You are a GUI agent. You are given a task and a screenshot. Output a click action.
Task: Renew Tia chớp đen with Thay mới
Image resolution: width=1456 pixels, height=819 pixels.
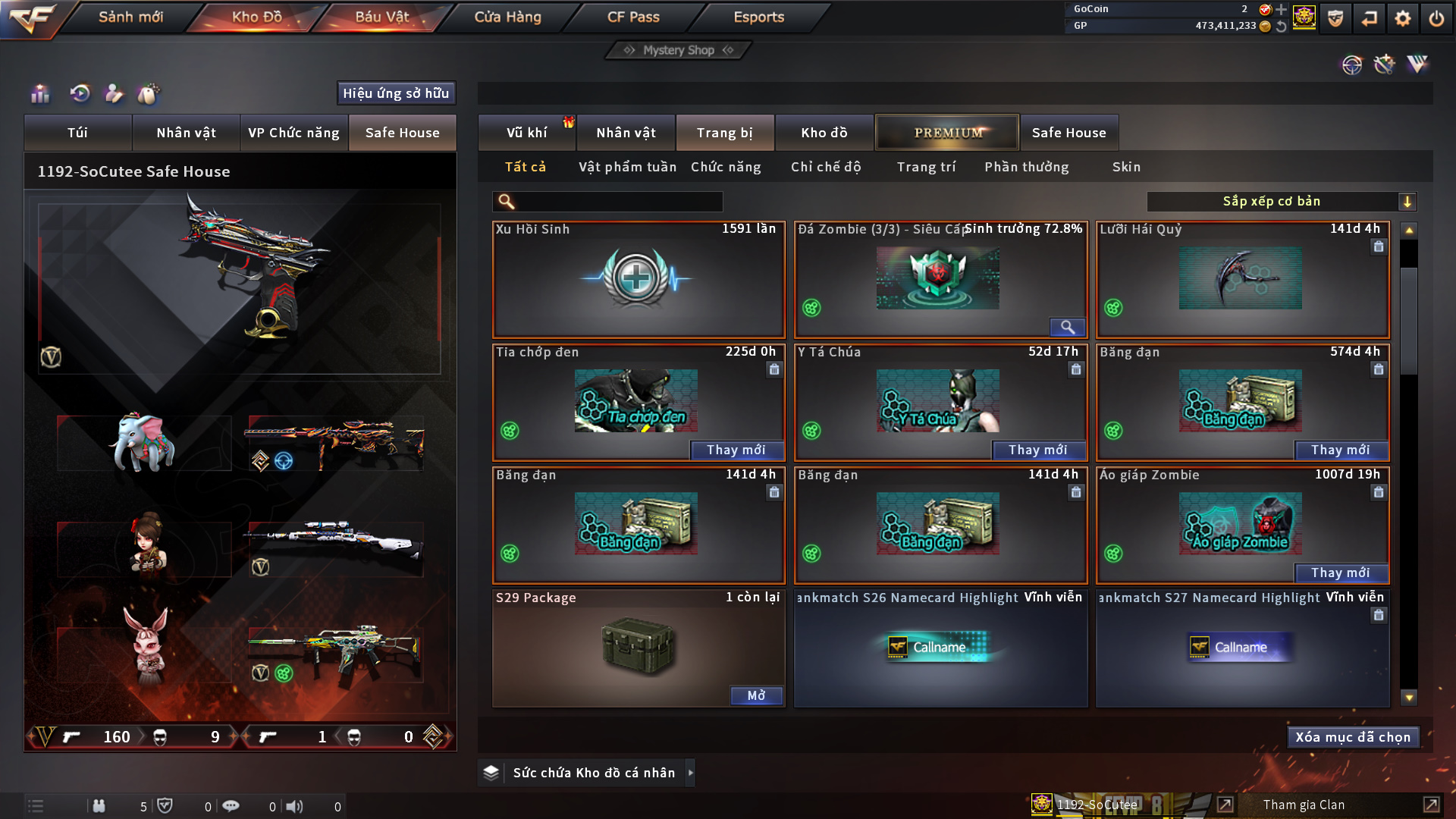click(736, 450)
